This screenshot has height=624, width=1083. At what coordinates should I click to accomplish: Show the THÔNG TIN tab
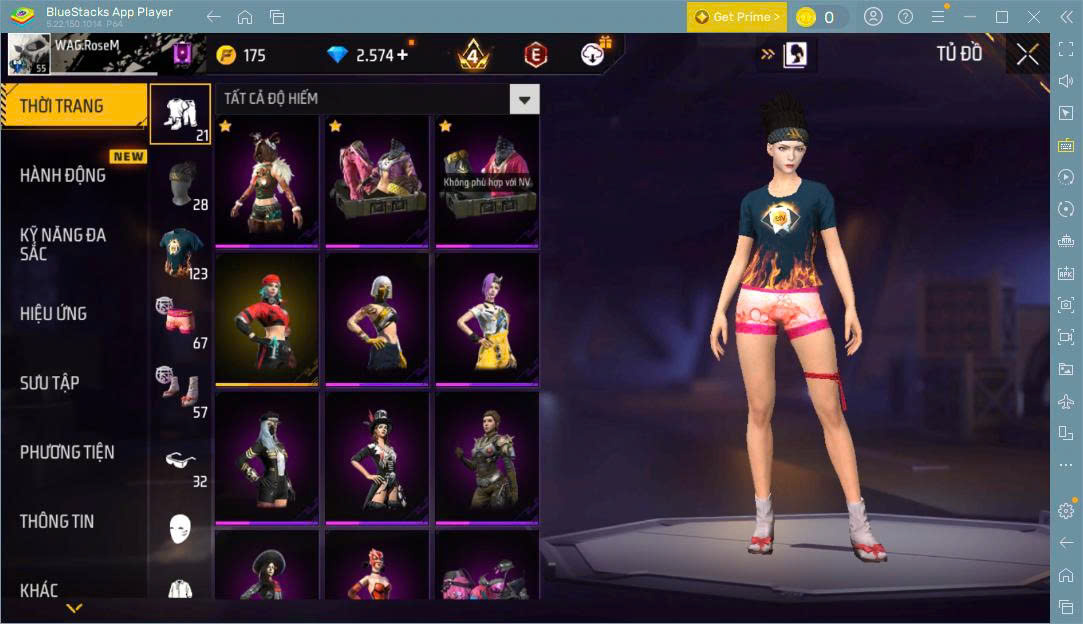(56, 521)
